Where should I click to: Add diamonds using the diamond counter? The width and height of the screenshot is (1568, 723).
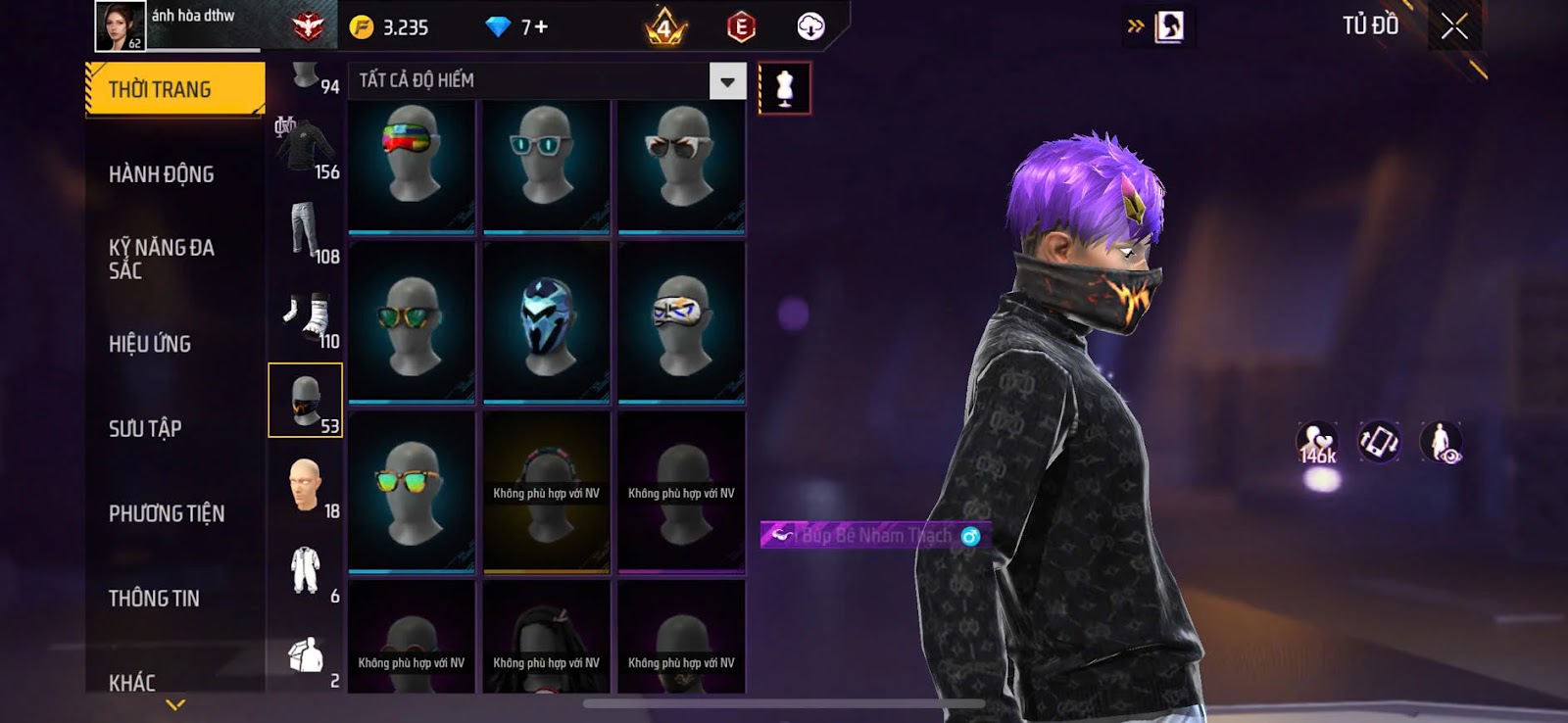(x=517, y=27)
